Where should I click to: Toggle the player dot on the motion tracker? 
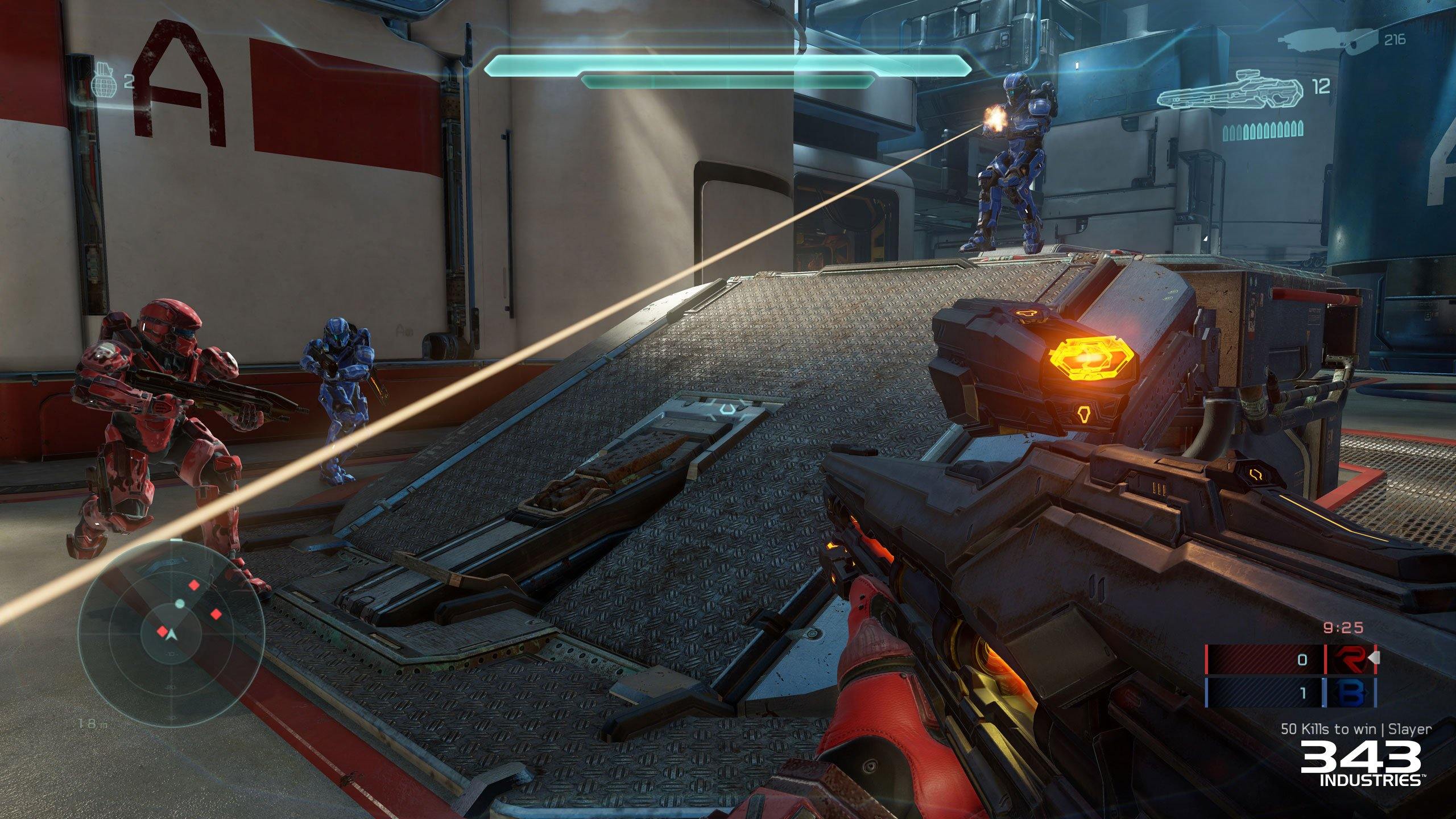(x=179, y=603)
